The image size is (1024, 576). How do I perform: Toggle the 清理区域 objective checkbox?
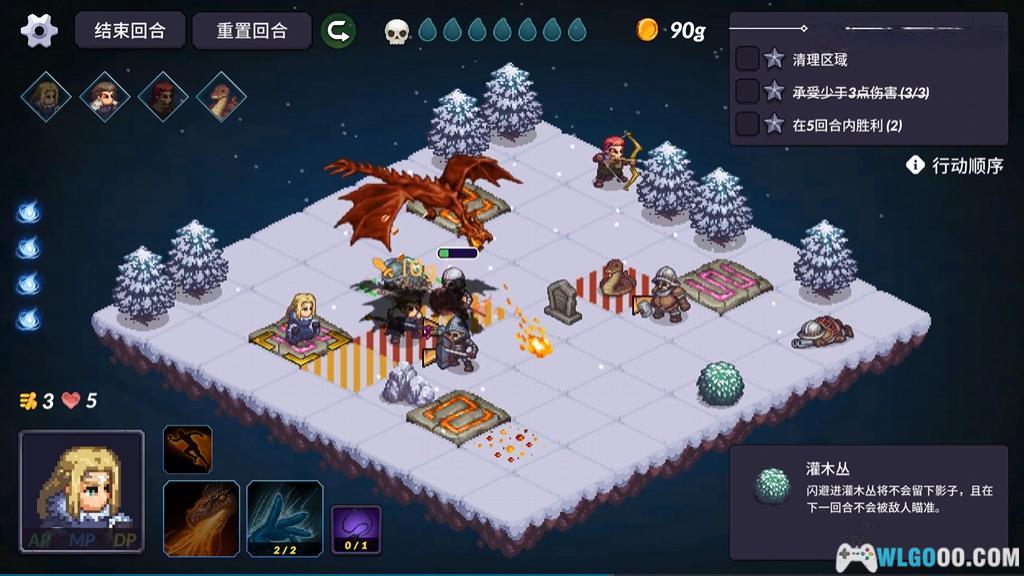pos(747,59)
